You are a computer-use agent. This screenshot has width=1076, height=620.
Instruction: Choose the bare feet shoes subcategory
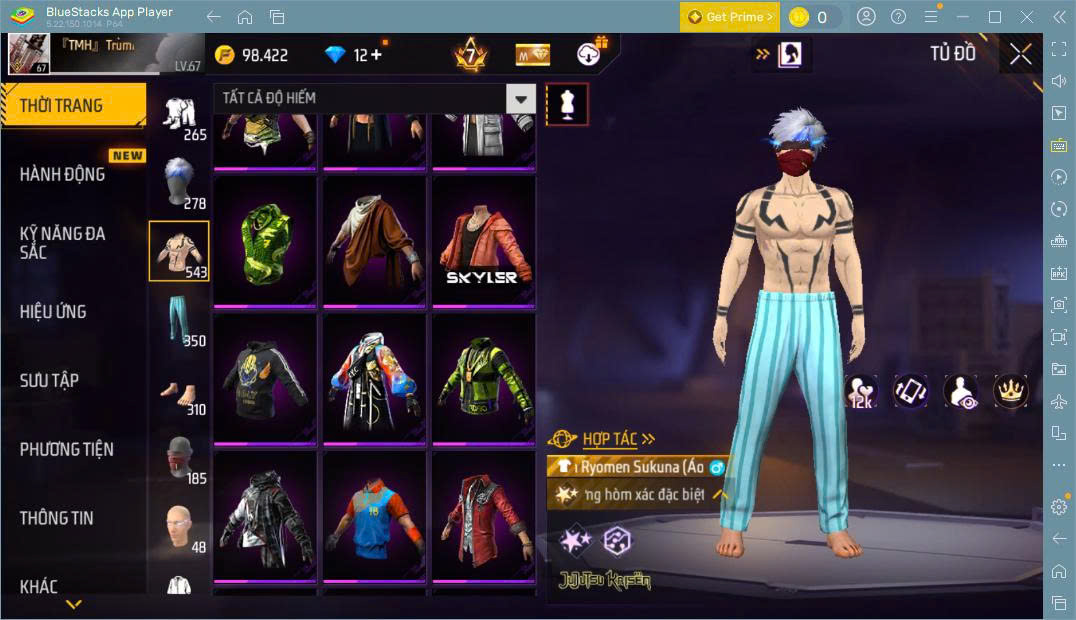point(179,388)
